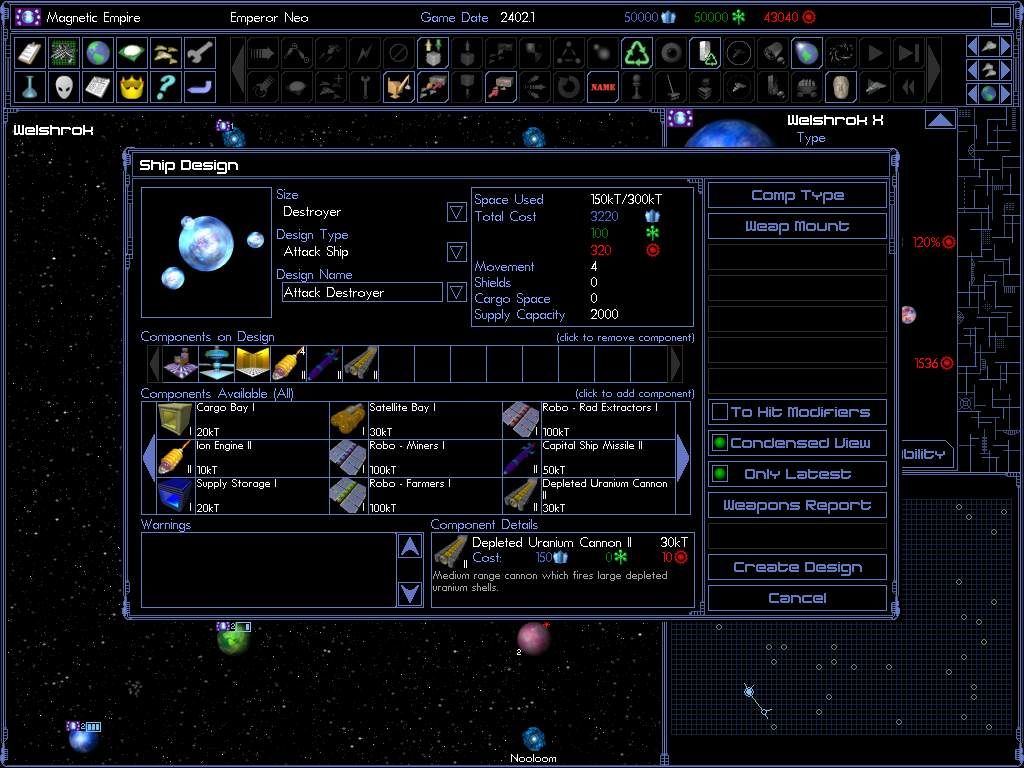Show the Weapons Report
This screenshot has height=768, width=1024.
(797, 505)
